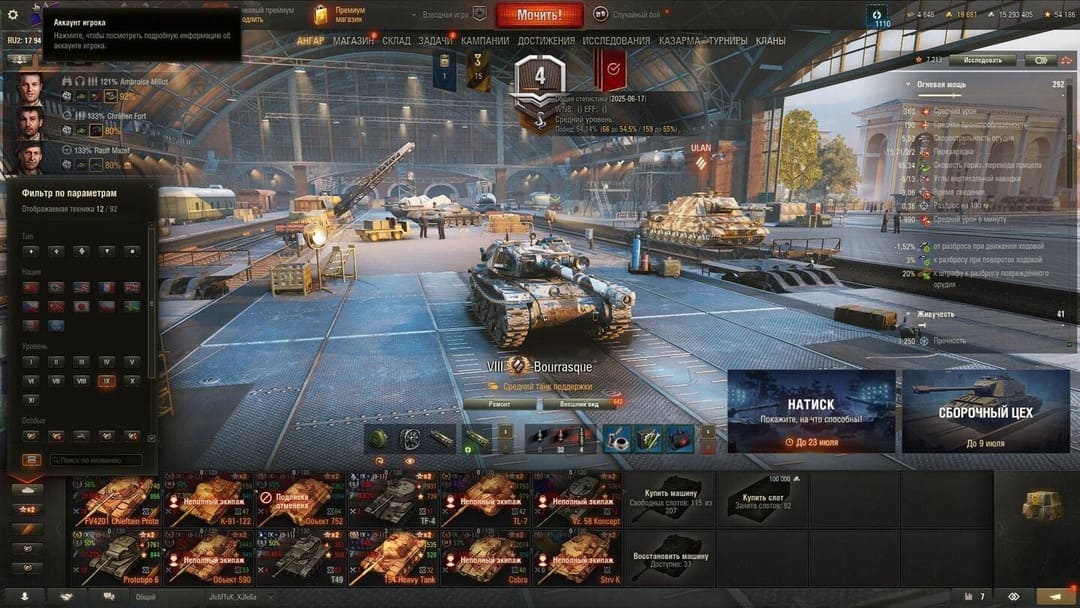The height and width of the screenshot is (608, 1080).
Task: Click the Исследовать button
Action: coord(982,60)
